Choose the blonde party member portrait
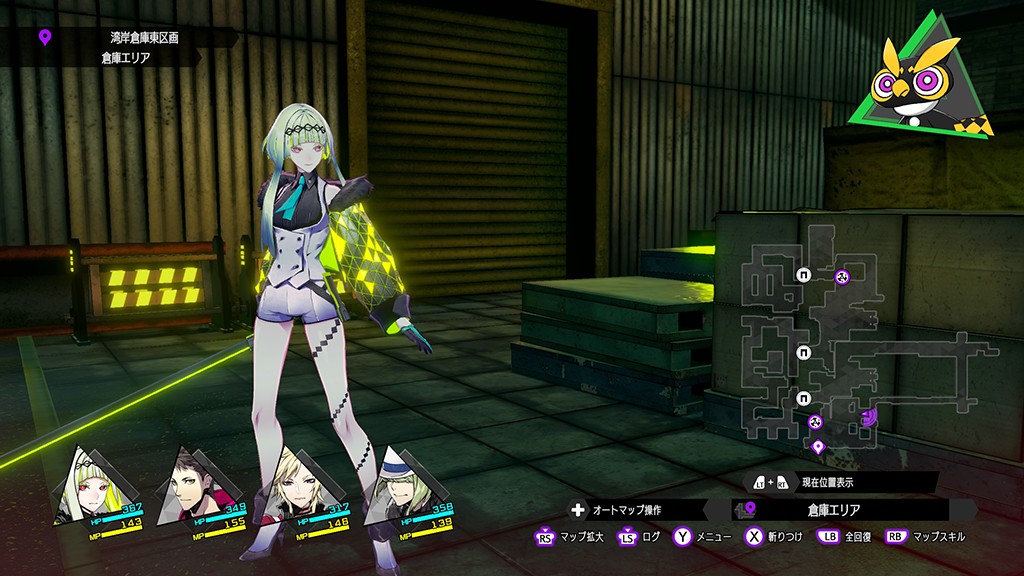 point(288,485)
